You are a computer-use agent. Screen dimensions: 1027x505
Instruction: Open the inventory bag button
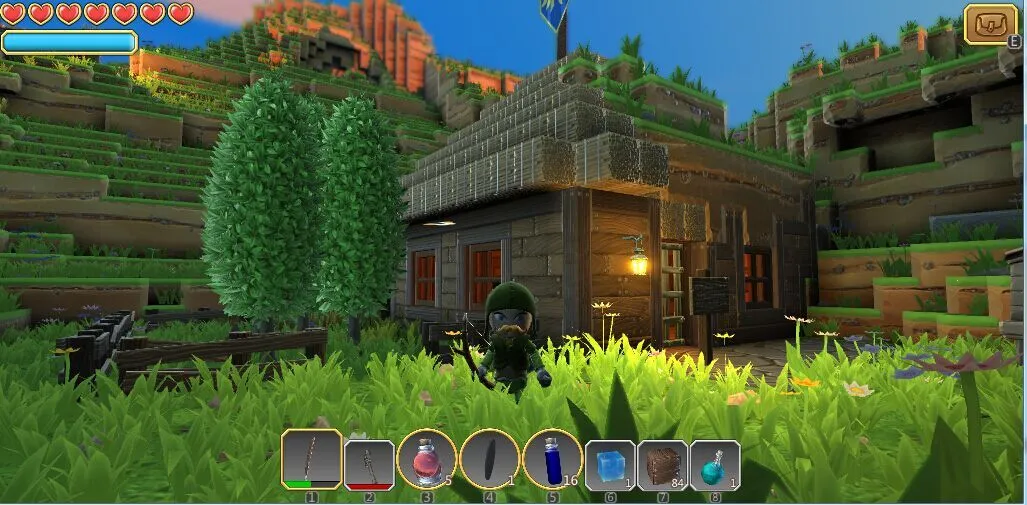tap(990, 23)
